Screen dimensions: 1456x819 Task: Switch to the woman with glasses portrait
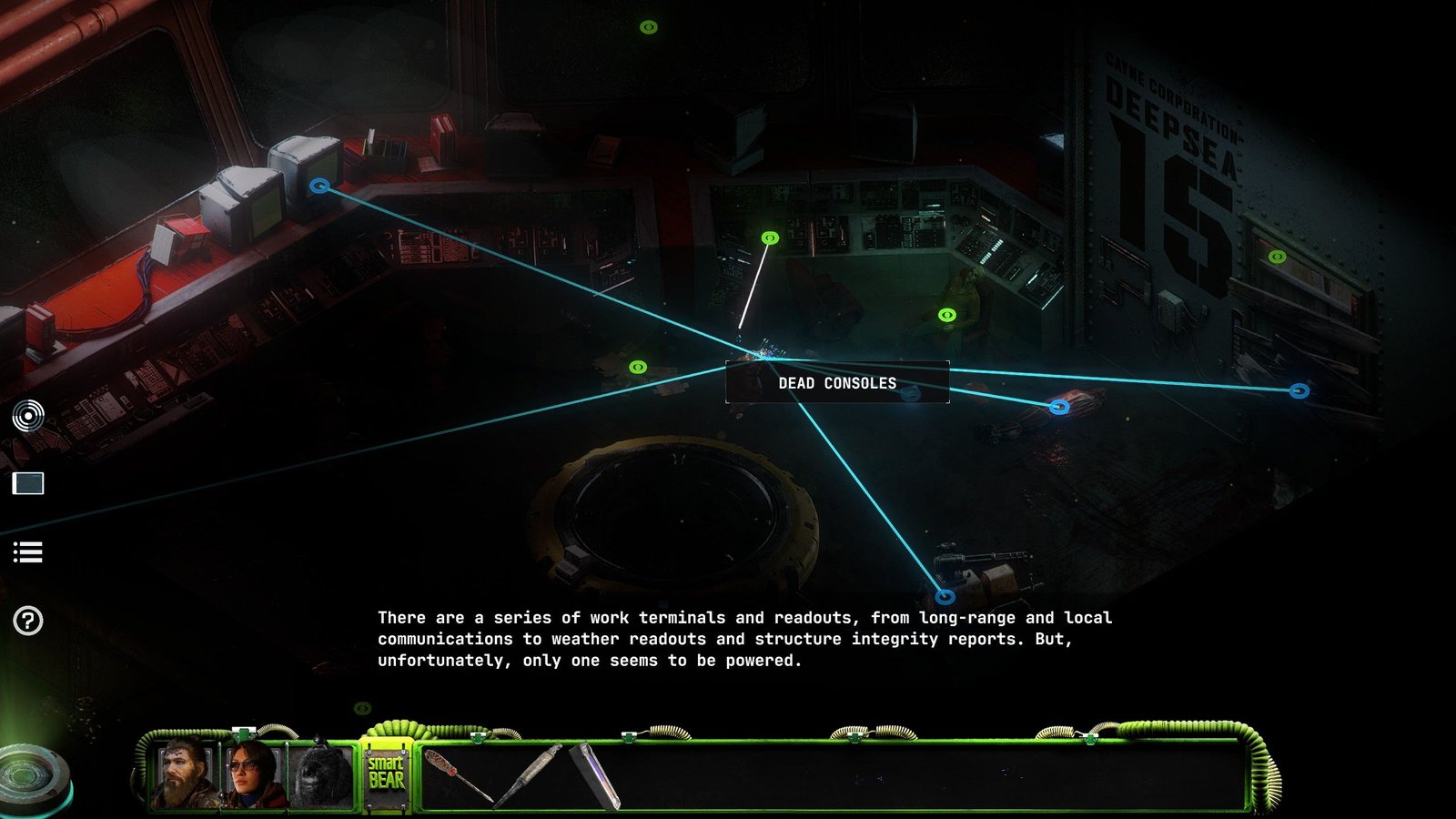click(253, 775)
